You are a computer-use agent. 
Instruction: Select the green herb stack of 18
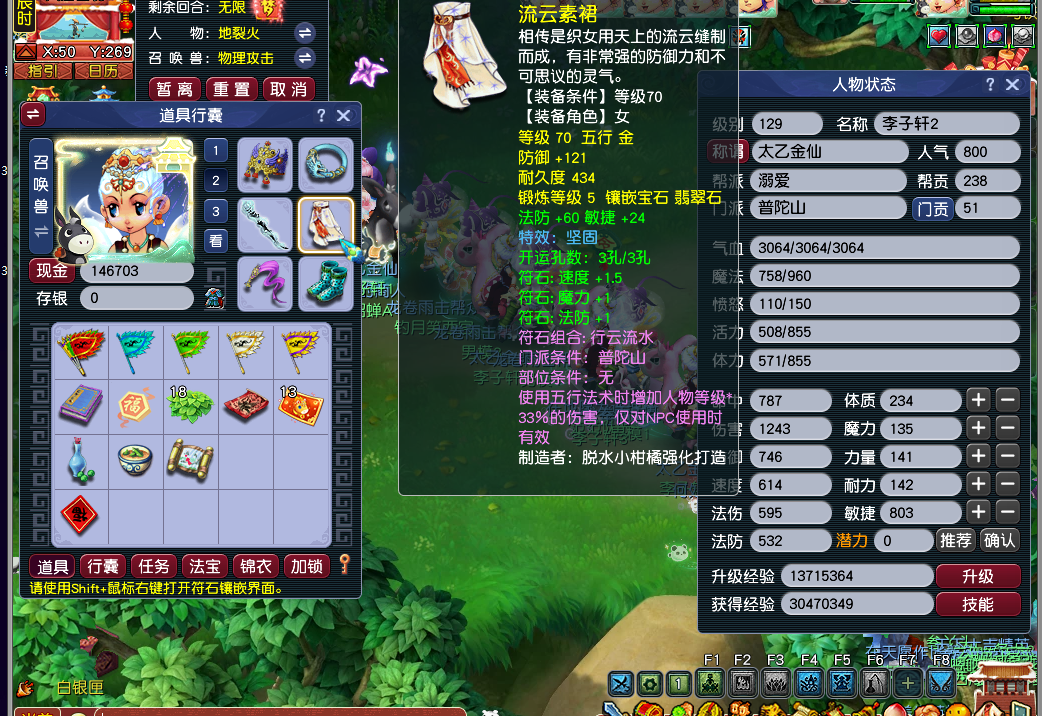click(x=190, y=406)
